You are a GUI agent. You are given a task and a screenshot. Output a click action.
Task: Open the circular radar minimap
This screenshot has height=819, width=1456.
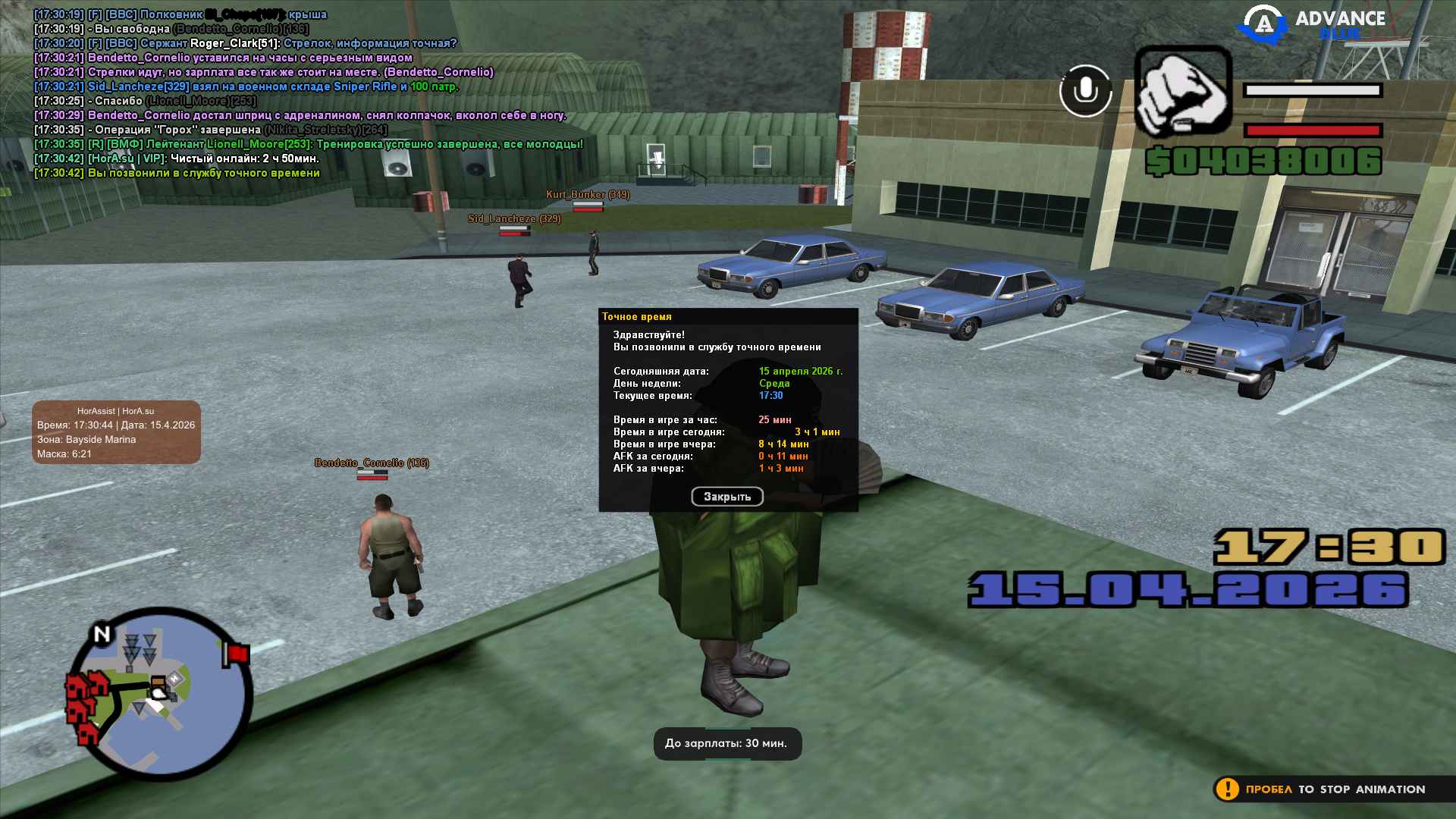[158, 693]
